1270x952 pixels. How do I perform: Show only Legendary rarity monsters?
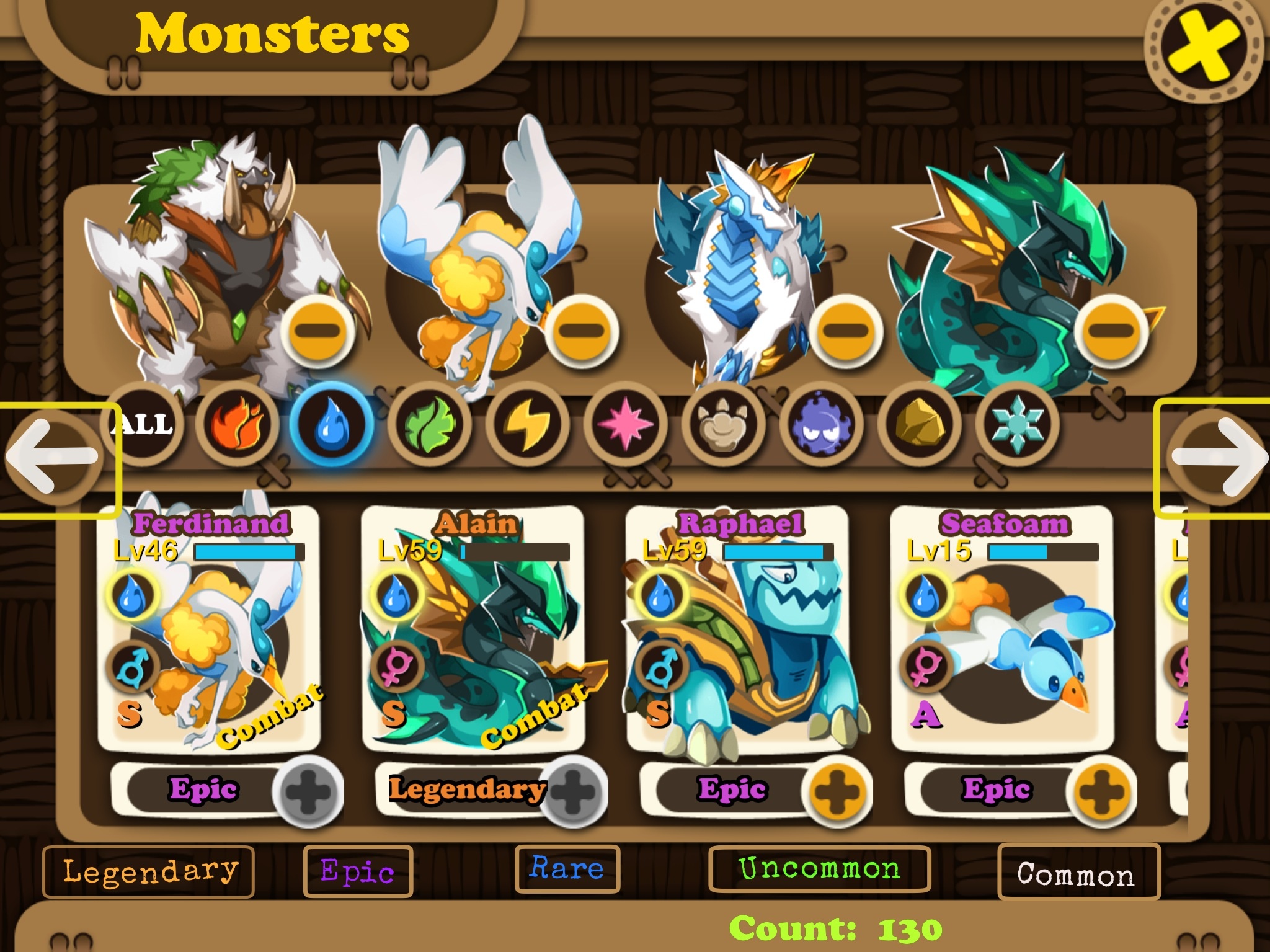[x=149, y=871]
